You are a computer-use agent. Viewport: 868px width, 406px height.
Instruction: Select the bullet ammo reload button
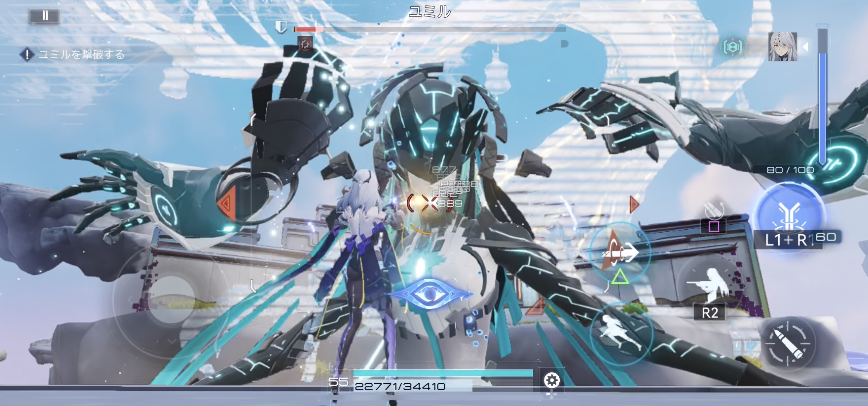[787, 345]
